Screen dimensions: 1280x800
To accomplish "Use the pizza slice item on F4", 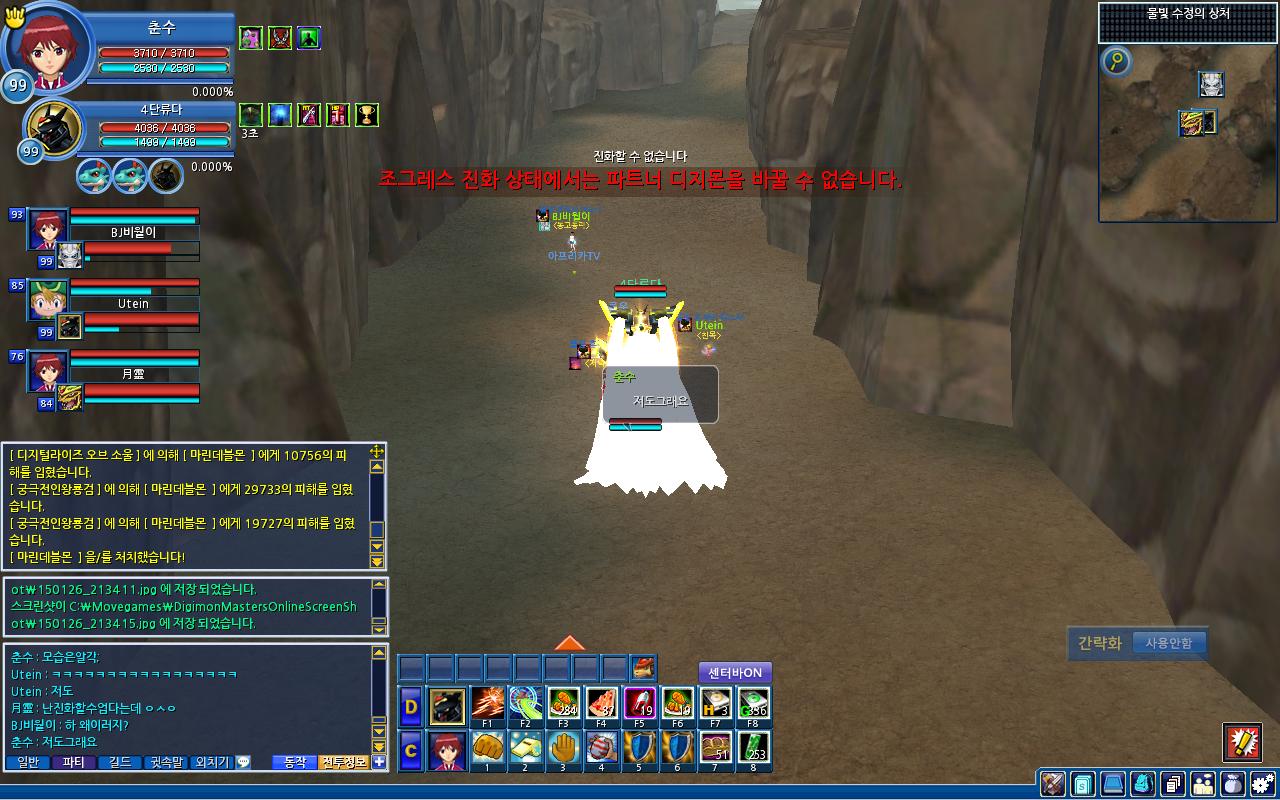I will 601,704.
